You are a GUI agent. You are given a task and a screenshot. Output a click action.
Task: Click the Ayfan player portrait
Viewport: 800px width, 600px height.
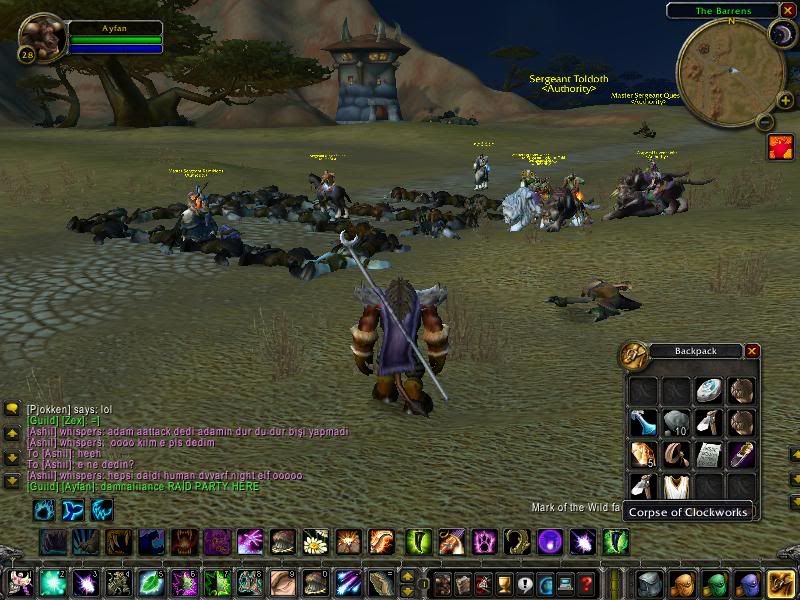[43, 37]
